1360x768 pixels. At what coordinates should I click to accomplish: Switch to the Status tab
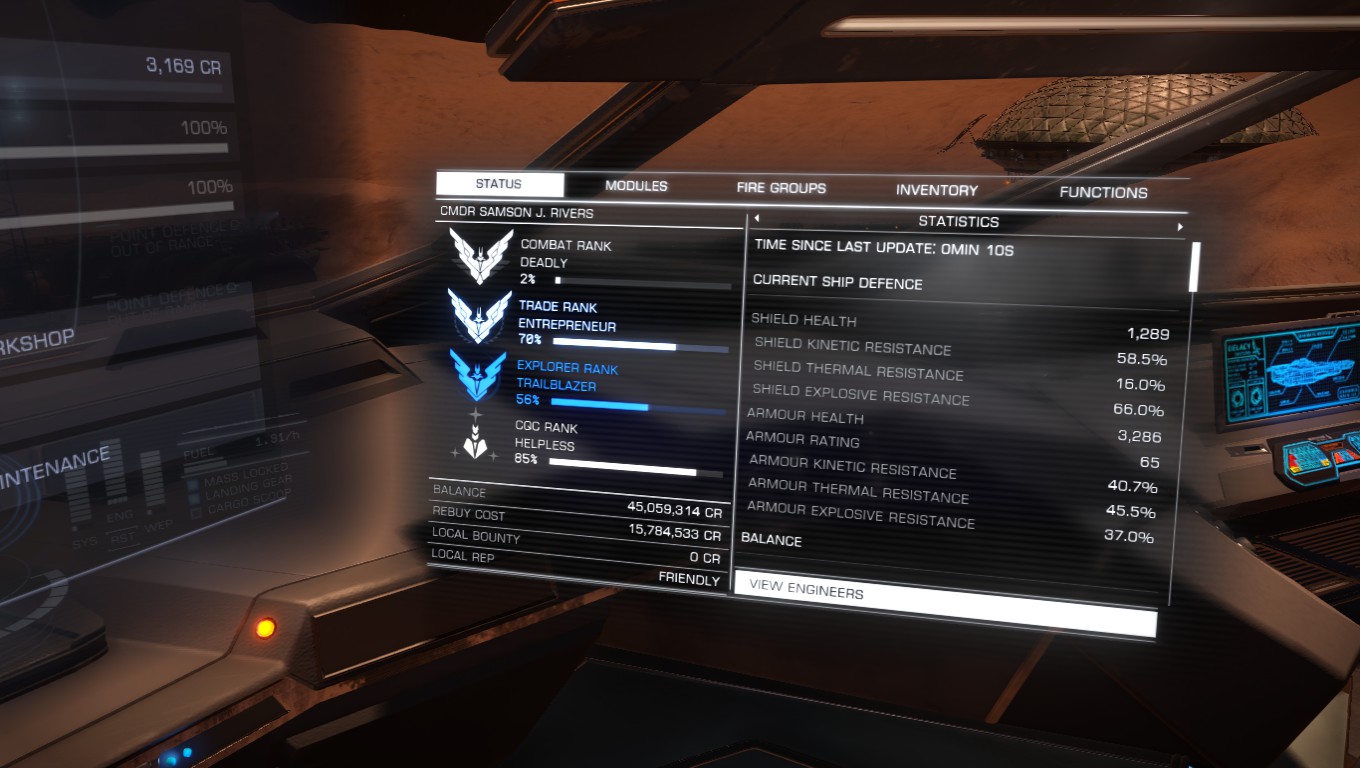point(499,185)
